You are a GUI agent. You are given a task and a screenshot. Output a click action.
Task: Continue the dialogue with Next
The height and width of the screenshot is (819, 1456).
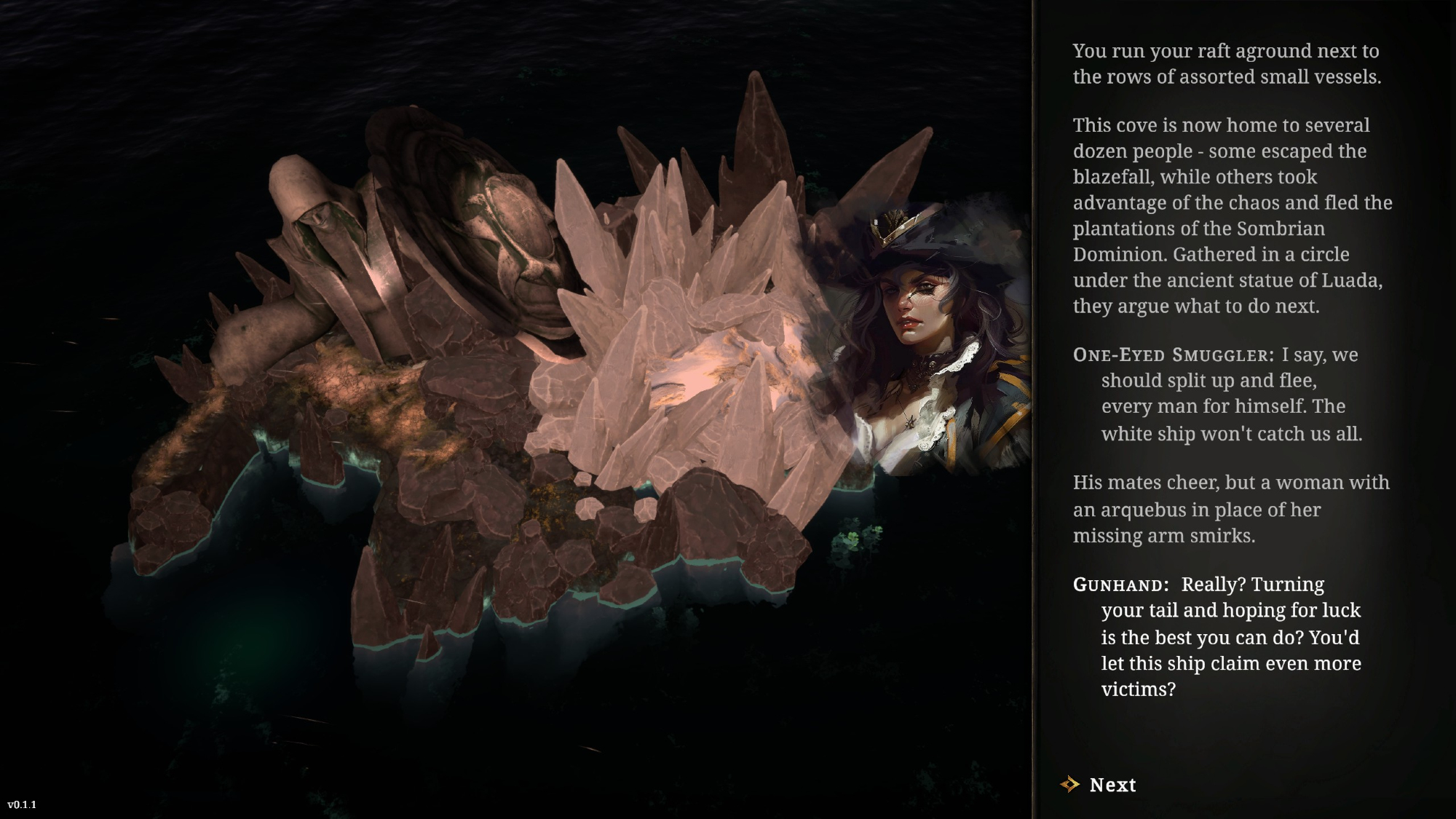1112,785
